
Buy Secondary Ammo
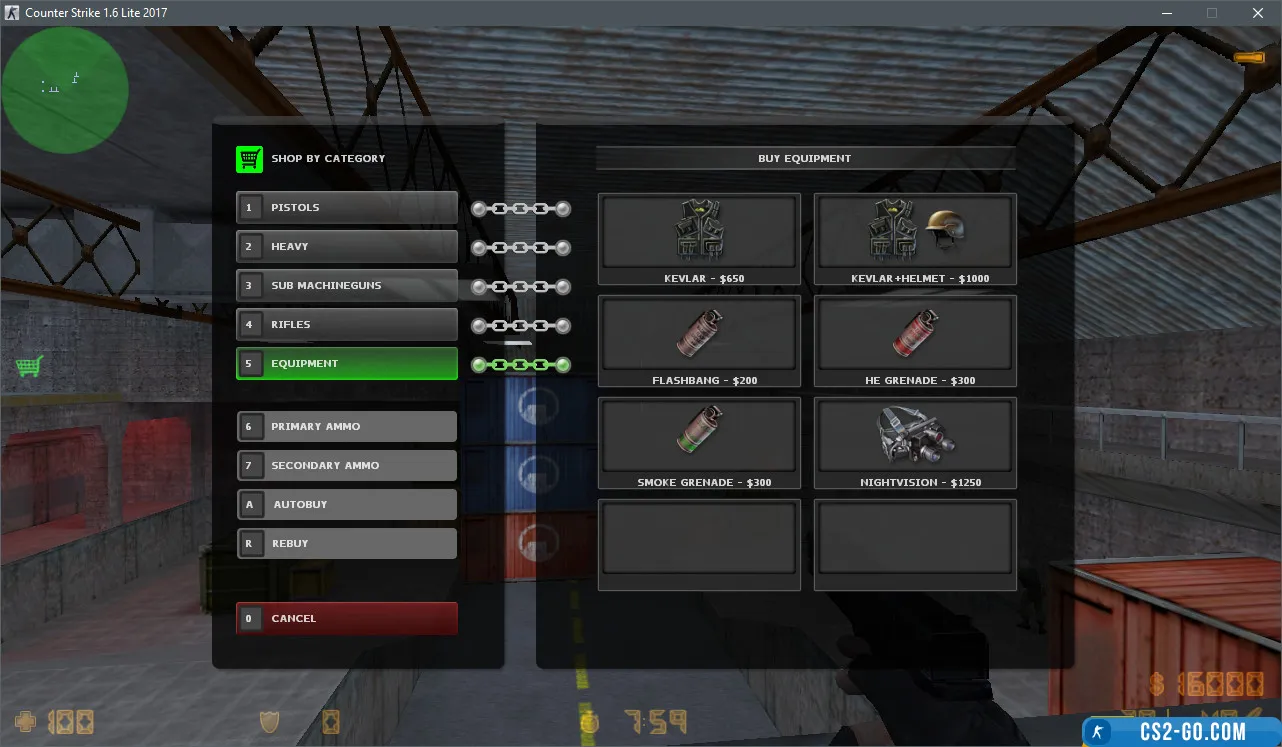347,466
